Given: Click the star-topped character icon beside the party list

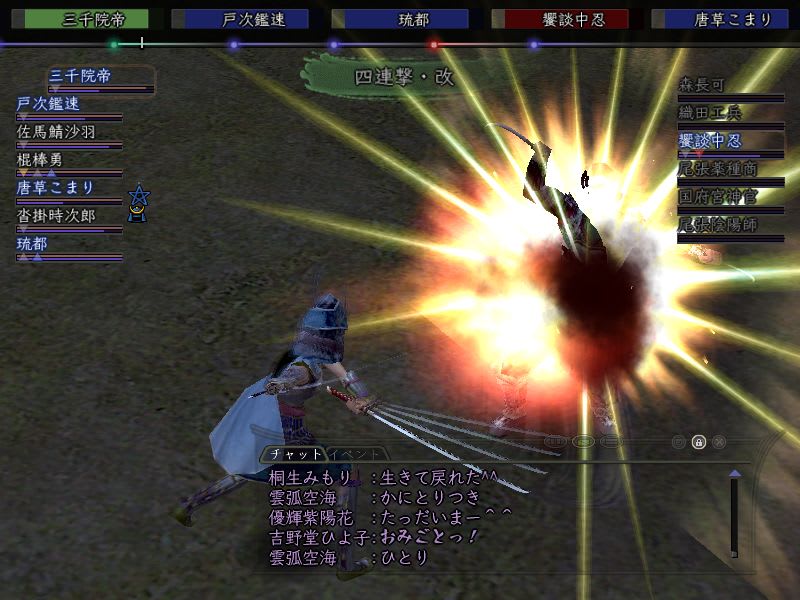Looking at the screenshot, I should point(139,202).
